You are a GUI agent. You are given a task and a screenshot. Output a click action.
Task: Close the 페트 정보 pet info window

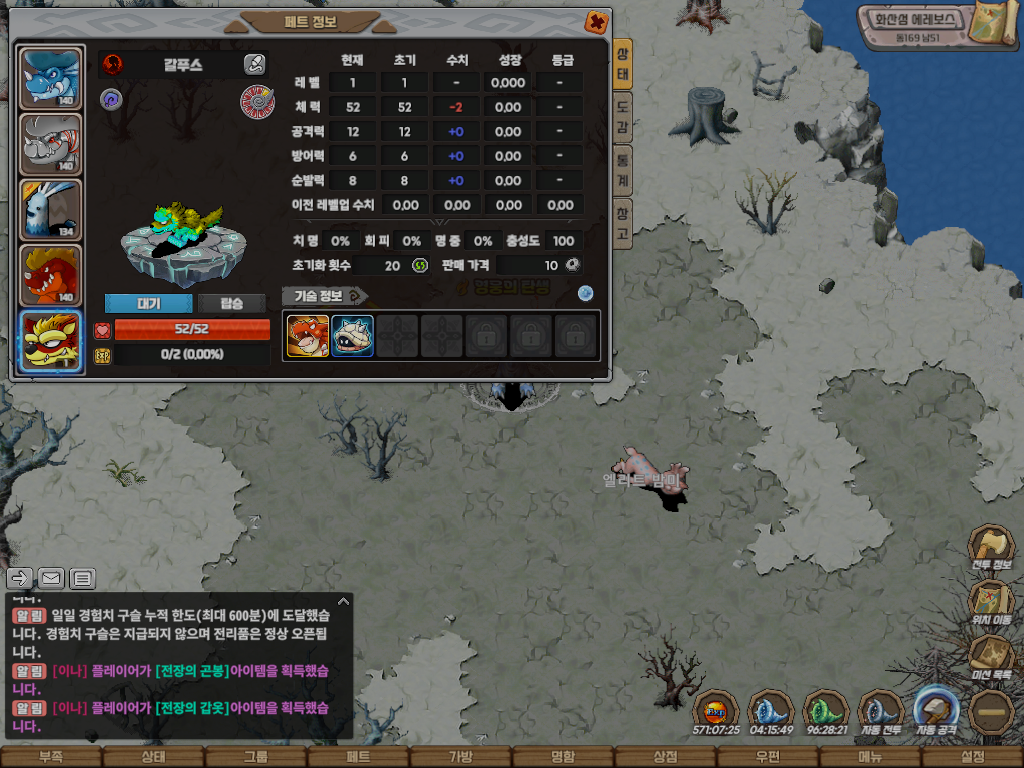coord(595,21)
